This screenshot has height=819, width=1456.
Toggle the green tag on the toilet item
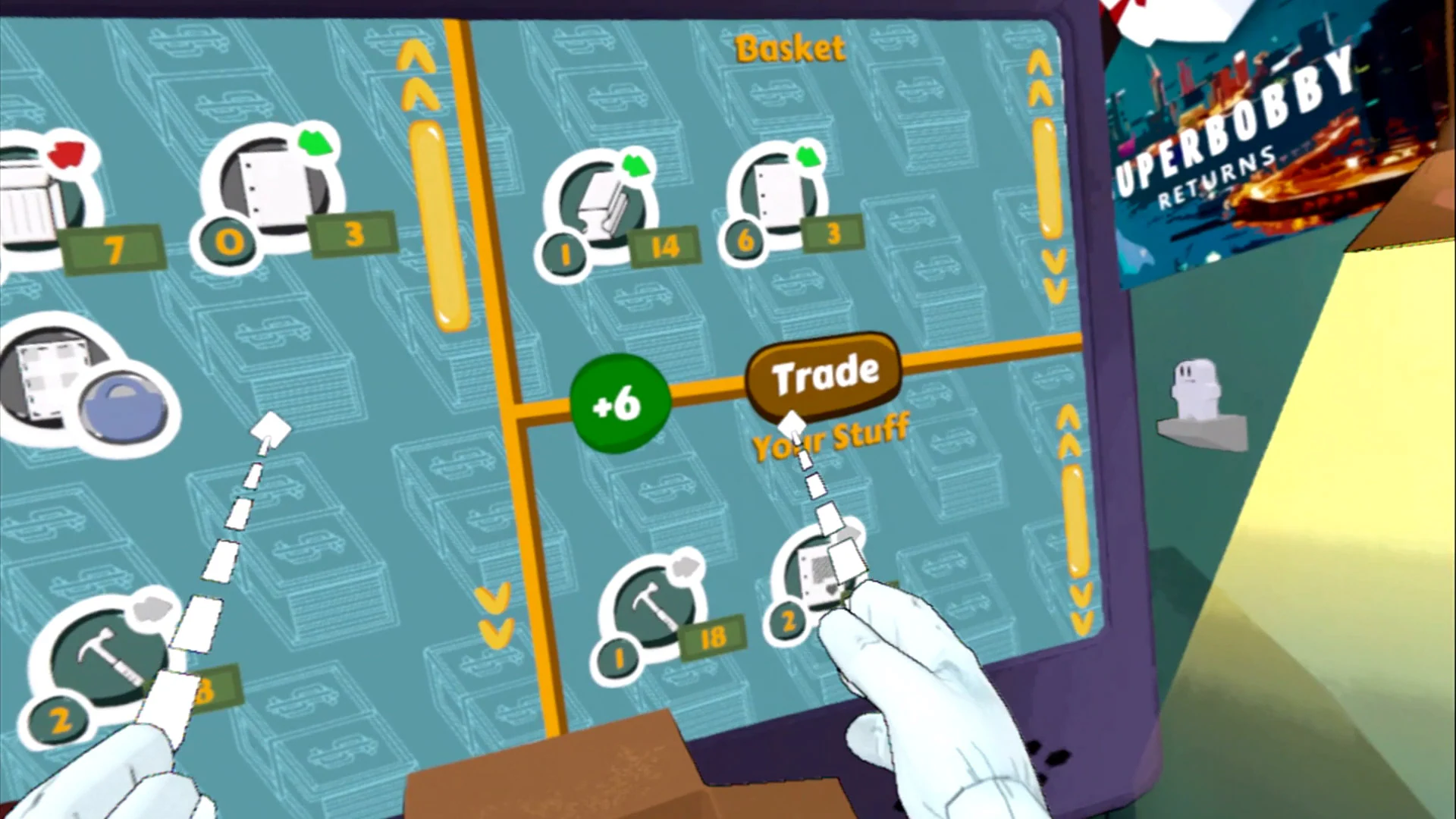pos(637,167)
